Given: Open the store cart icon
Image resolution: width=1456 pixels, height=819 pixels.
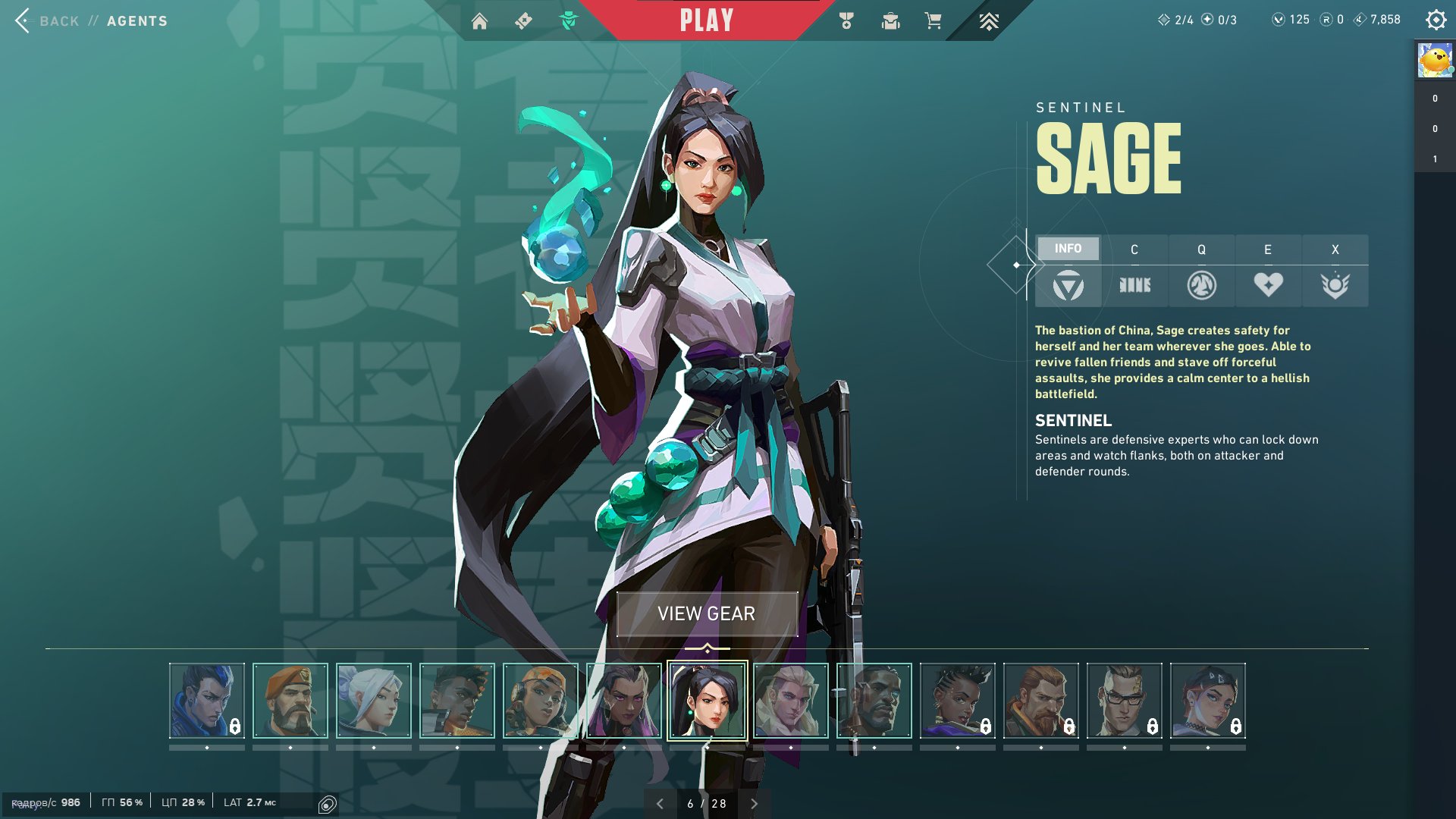Looking at the screenshot, I should [933, 21].
